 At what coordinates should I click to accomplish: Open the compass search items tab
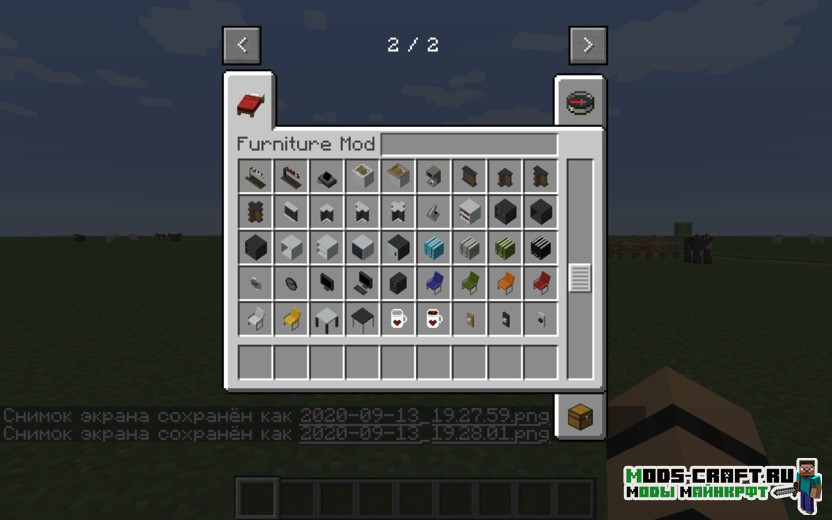pos(580,103)
